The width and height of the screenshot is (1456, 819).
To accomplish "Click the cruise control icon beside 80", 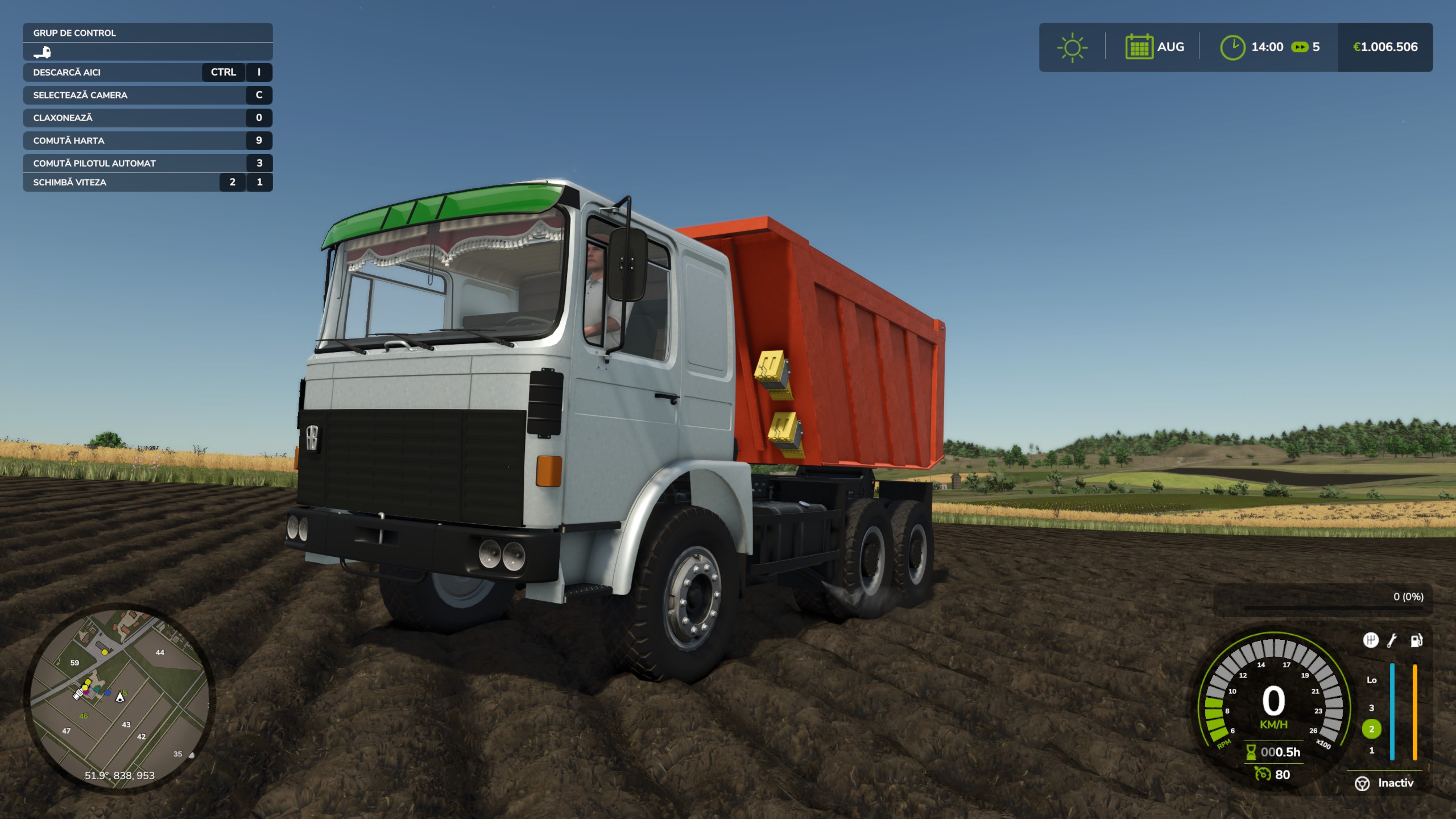I will click(x=1263, y=775).
